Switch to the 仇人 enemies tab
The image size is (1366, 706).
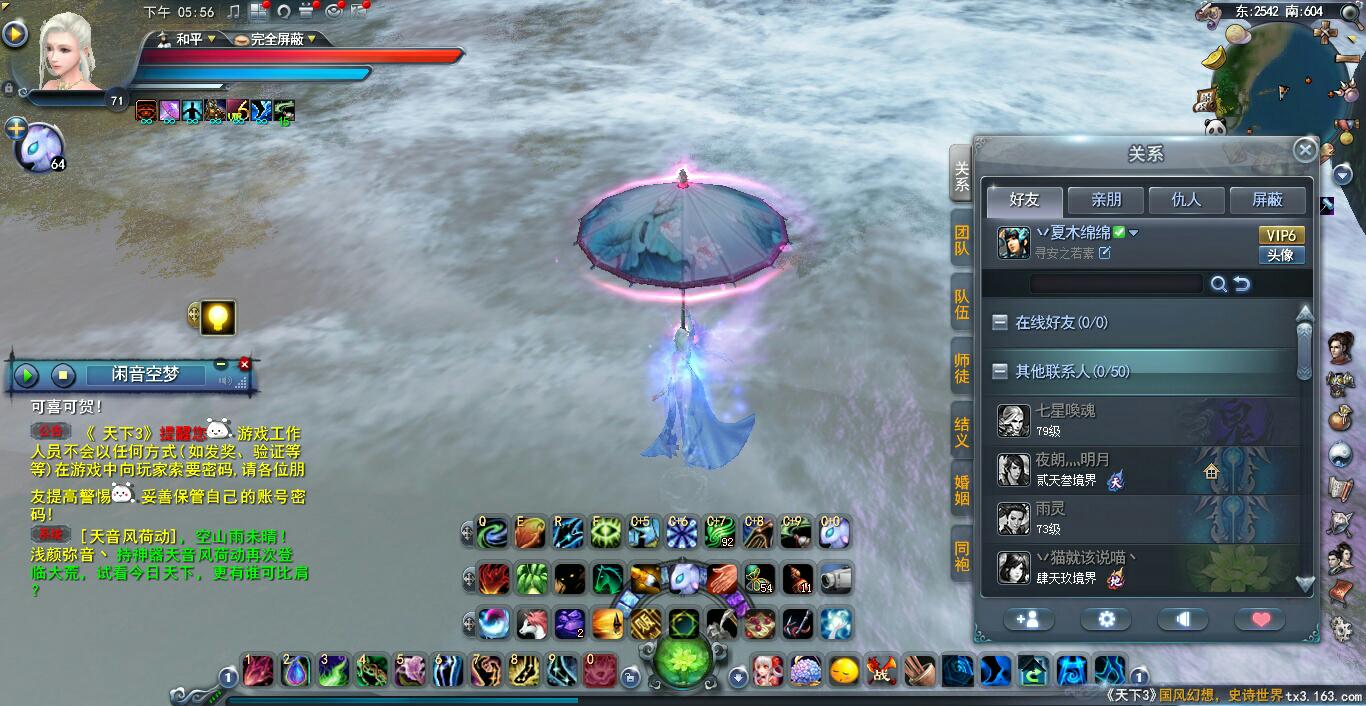point(1186,200)
